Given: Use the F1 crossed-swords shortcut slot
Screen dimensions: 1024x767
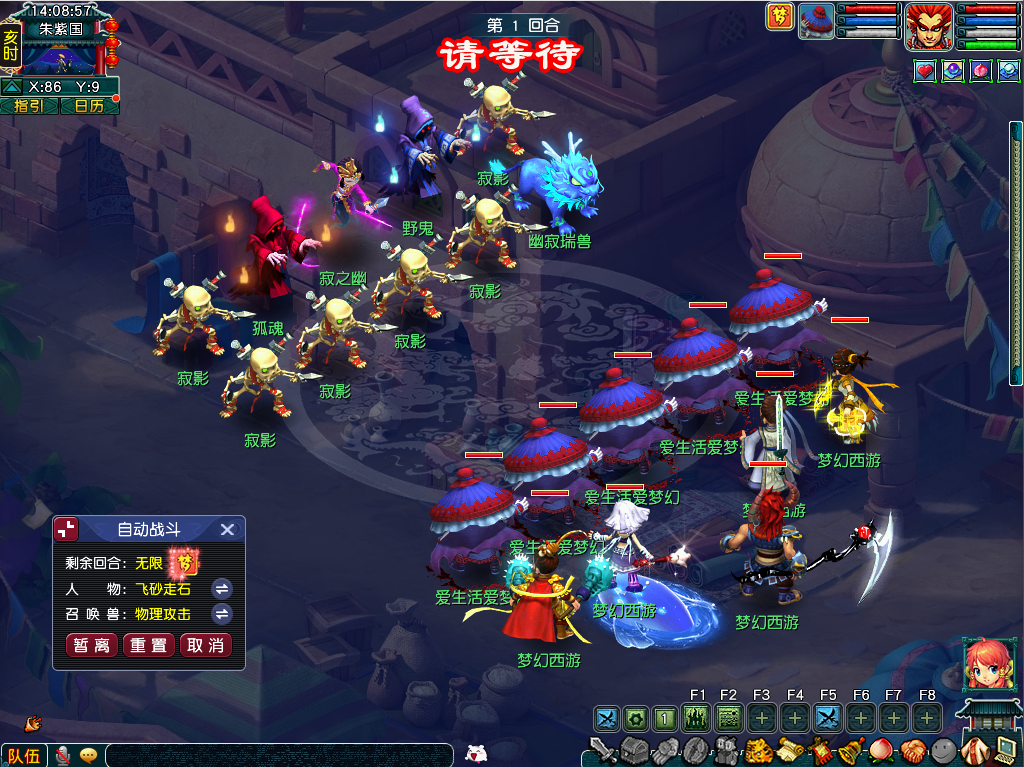Looking at the screenshot, I should click(607, 718).
